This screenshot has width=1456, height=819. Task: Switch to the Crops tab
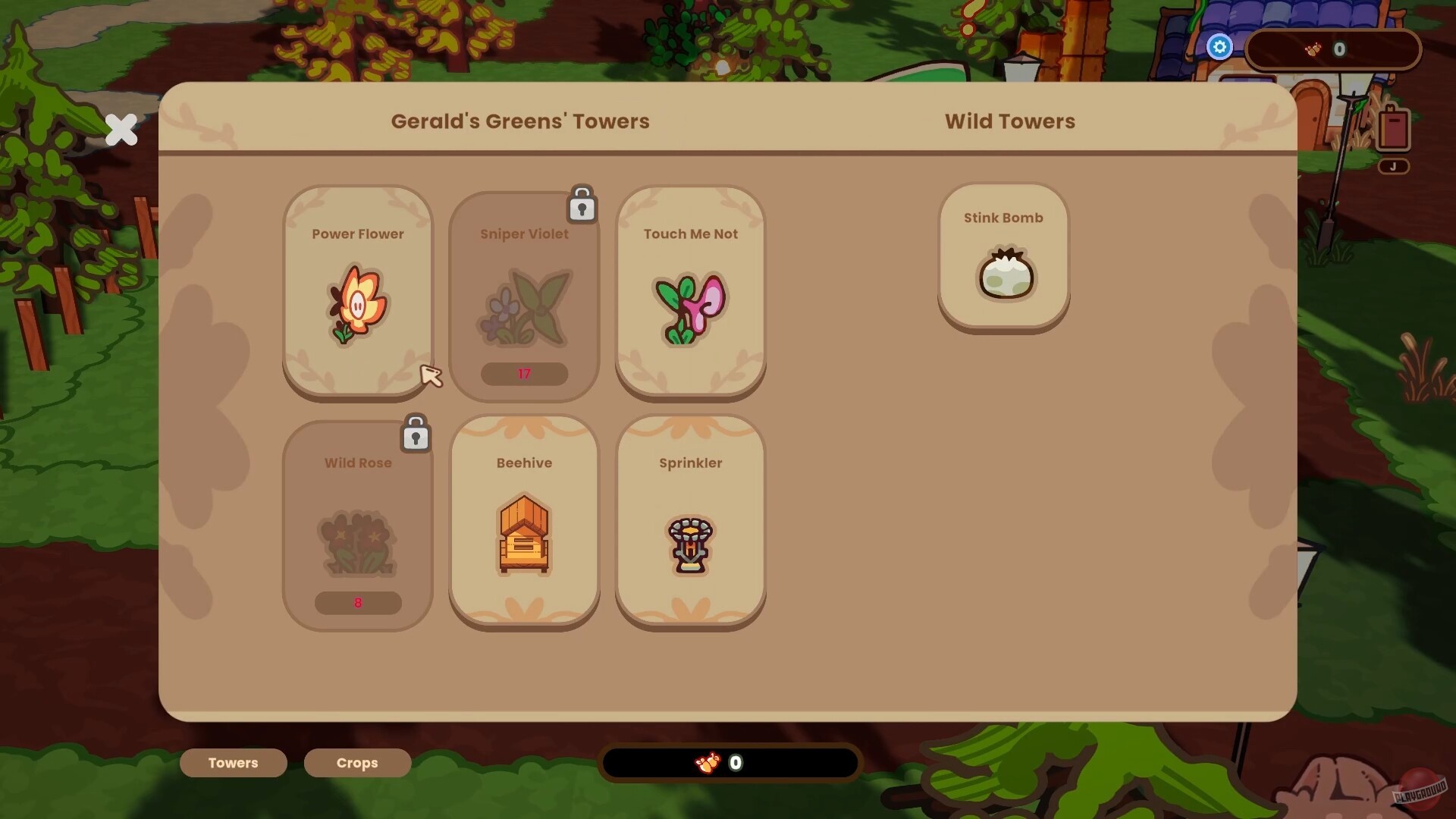click(356, 763)
